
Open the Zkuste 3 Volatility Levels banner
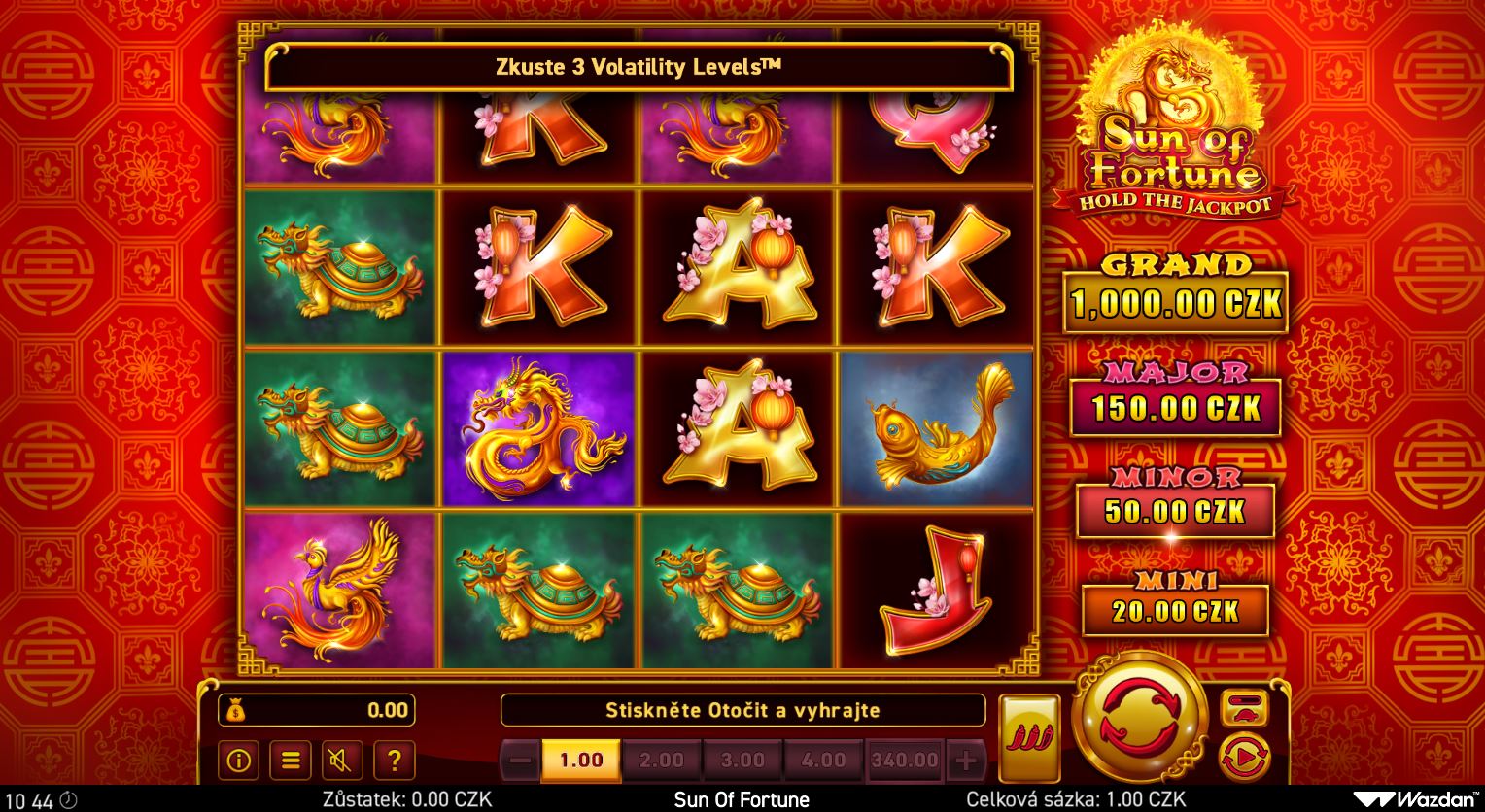click(637, 68)
